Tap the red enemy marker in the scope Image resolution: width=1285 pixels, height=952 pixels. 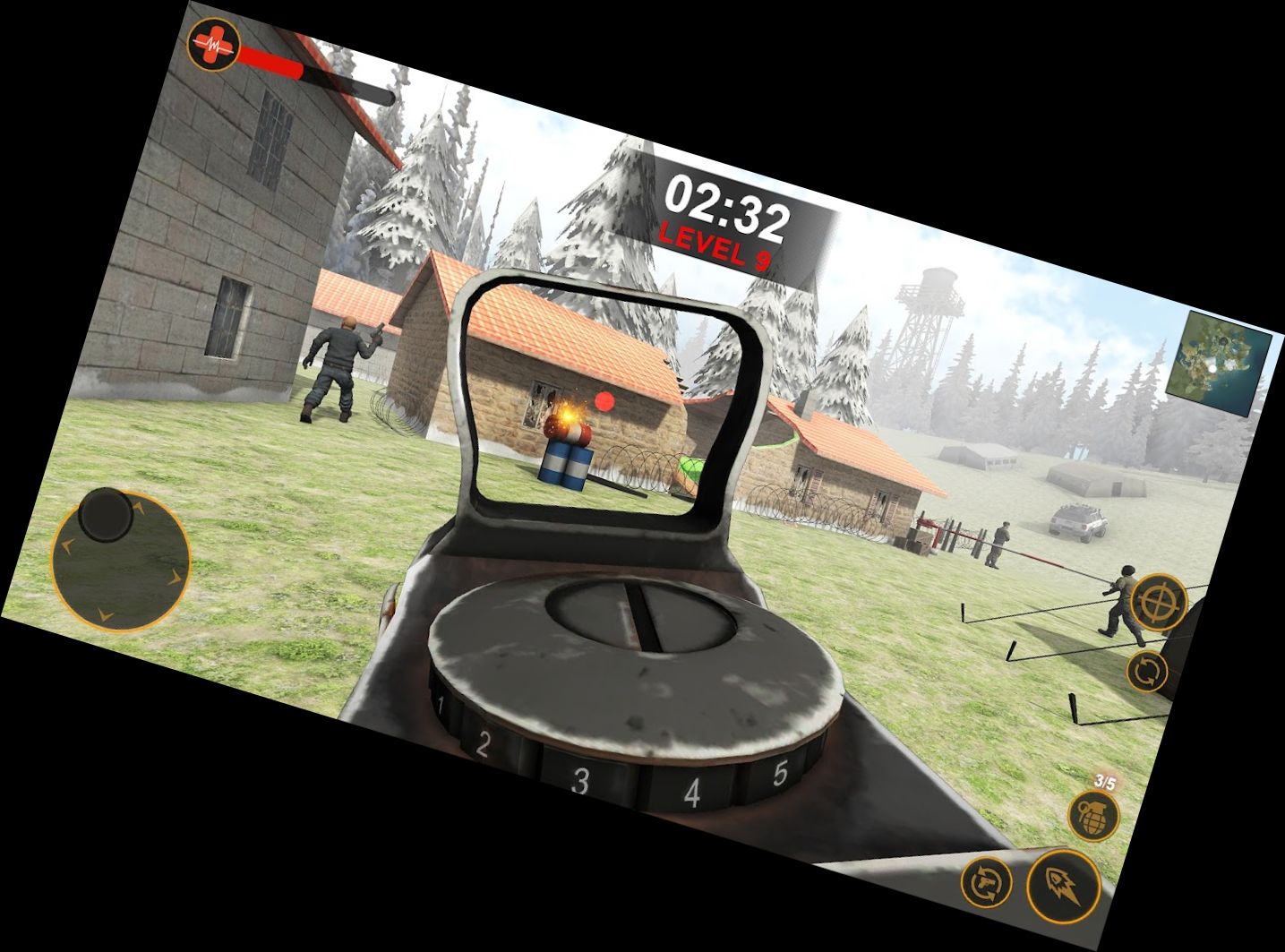click(x=604, y=402)
